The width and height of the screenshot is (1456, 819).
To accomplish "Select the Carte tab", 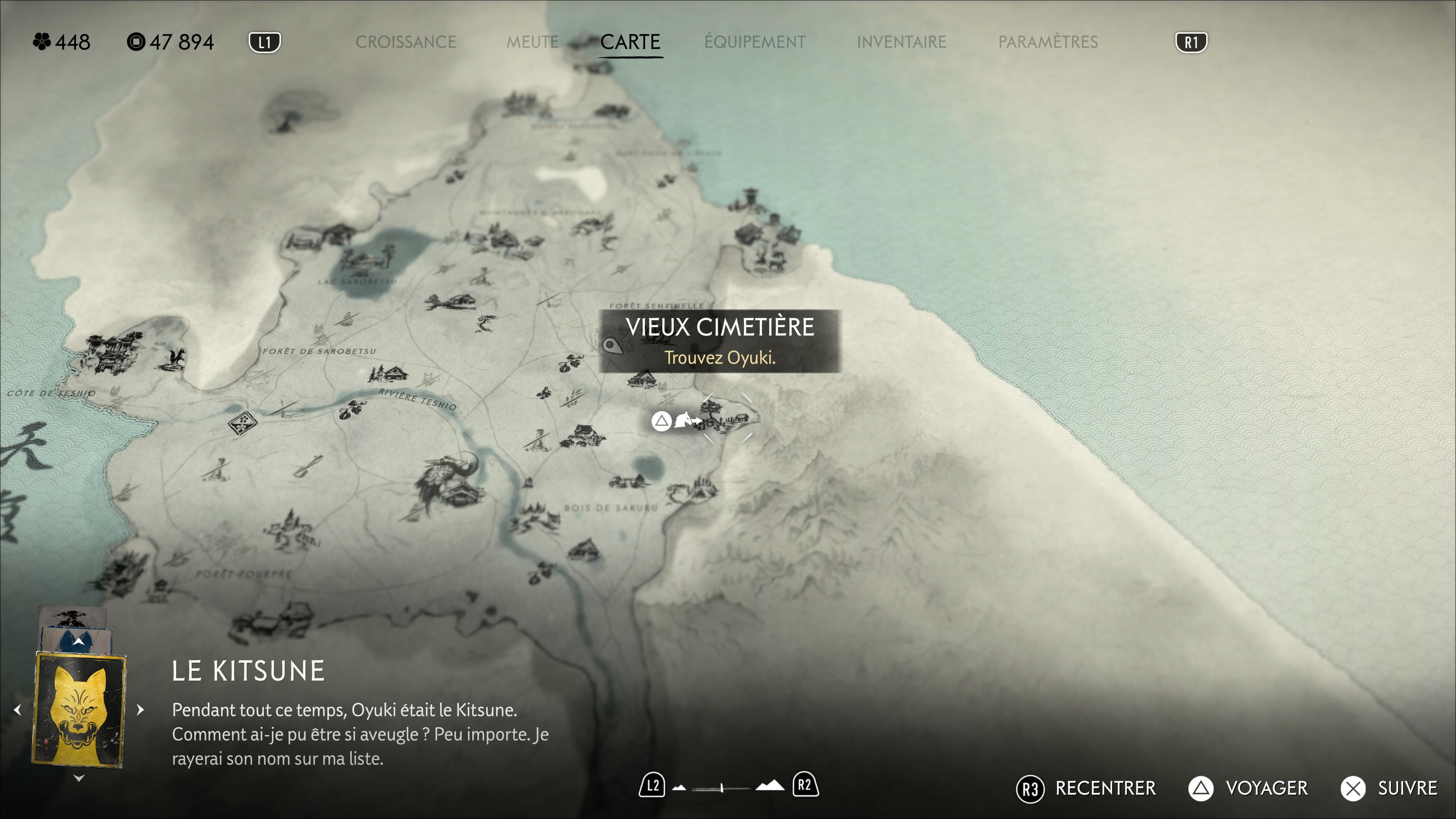I will click(x=630, y=42).
